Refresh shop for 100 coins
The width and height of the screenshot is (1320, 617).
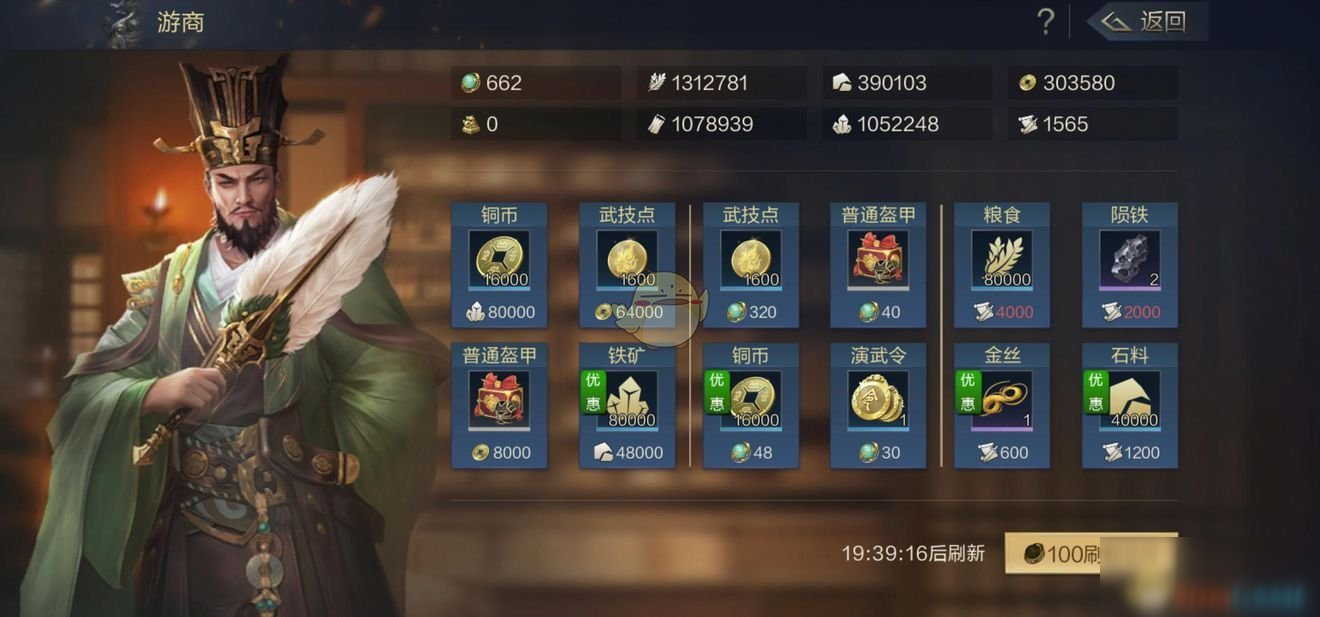click(1090, 553)
